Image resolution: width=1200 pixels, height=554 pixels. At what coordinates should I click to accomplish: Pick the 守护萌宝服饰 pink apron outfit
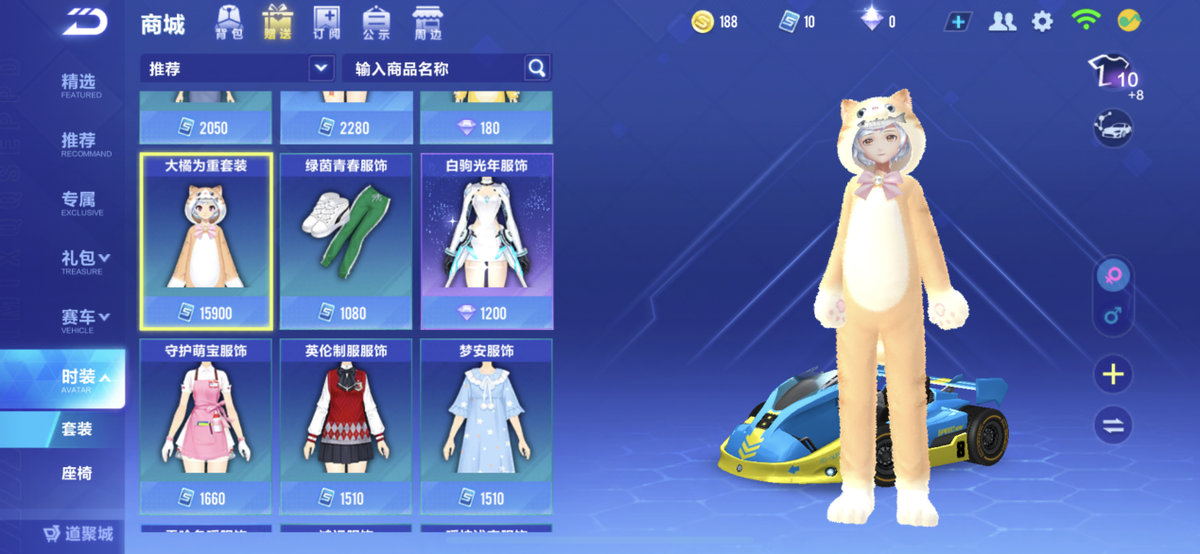(x=206, y=425)
